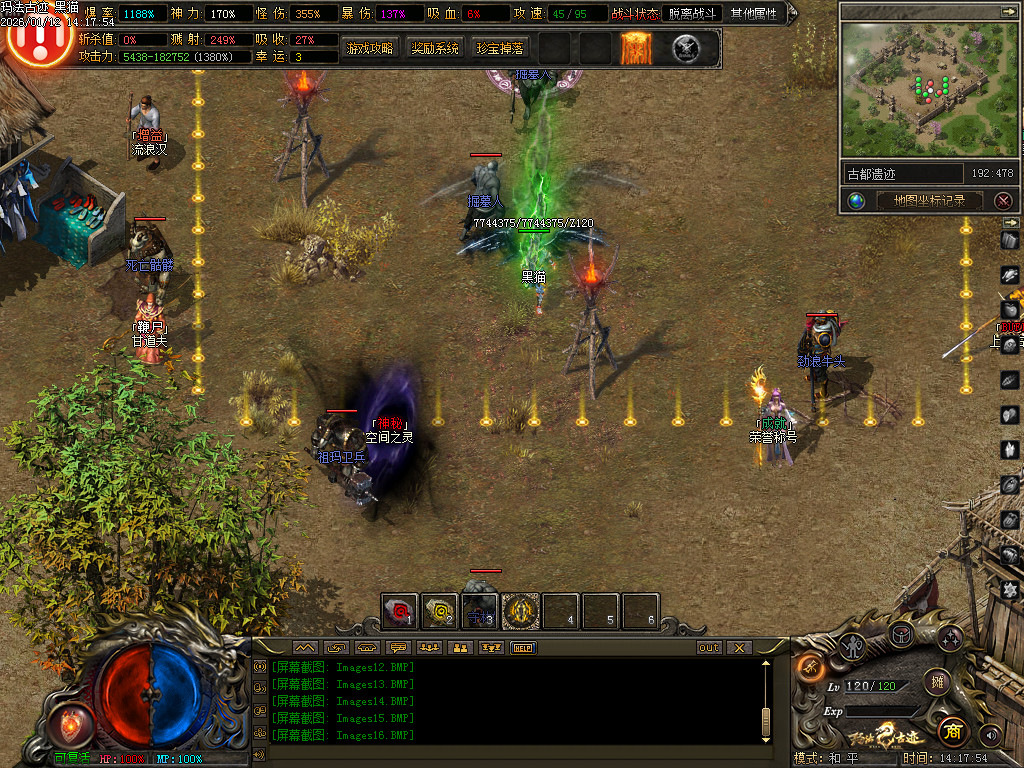
Task: Open the 摊 stall button
Action: 937,682
